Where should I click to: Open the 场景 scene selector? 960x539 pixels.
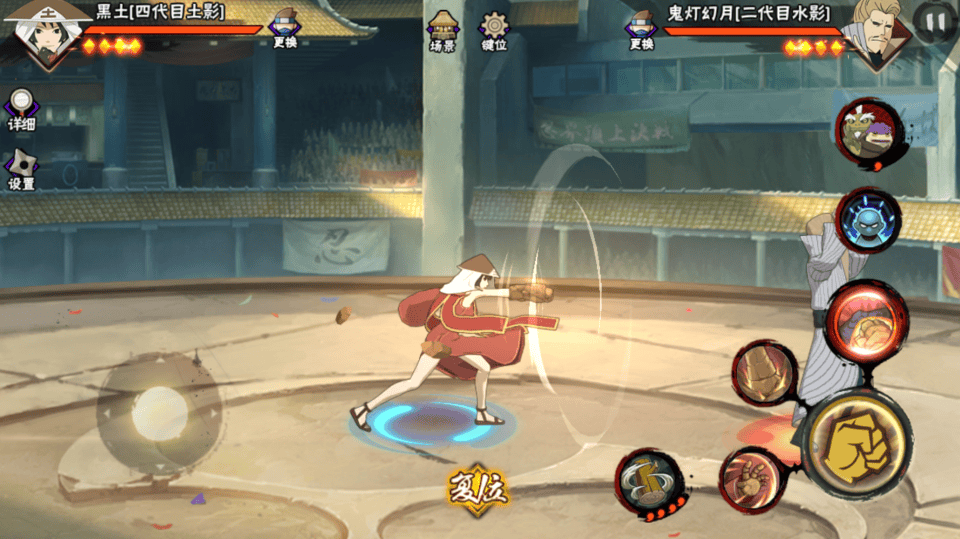click(443, 31)
